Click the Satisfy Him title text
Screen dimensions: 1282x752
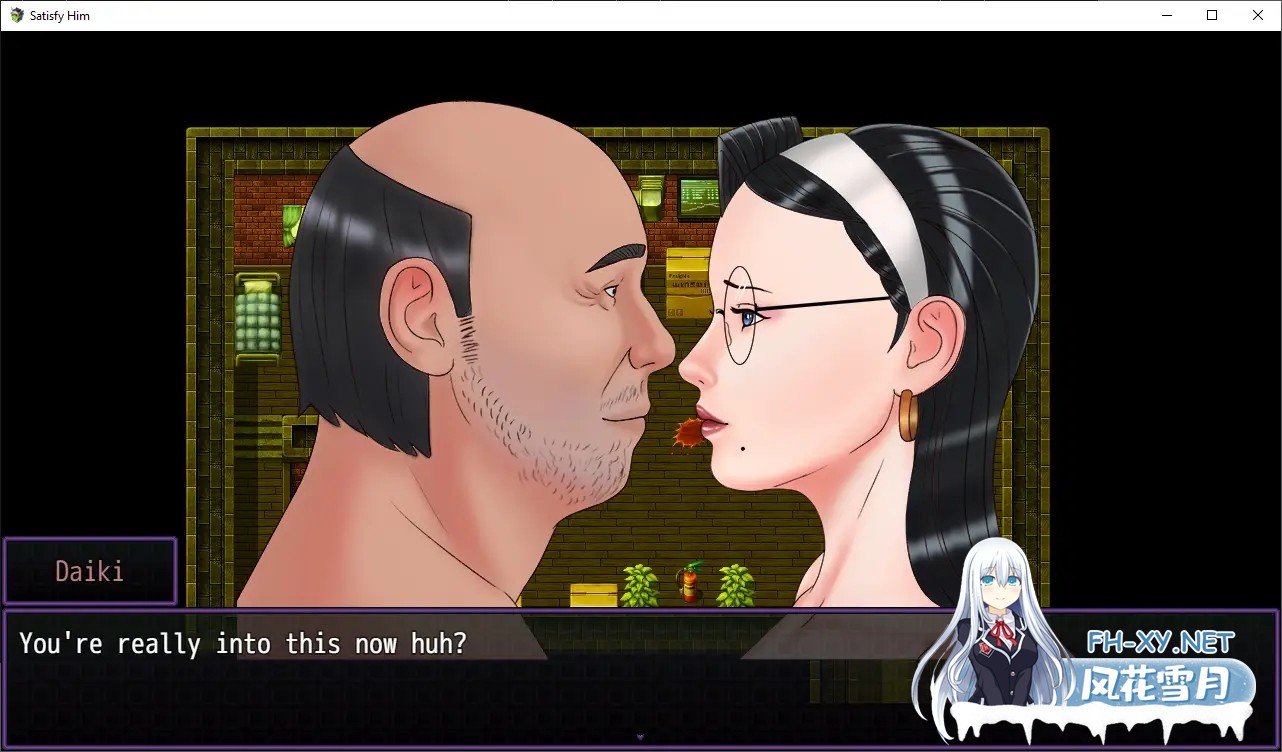[60, 15]
